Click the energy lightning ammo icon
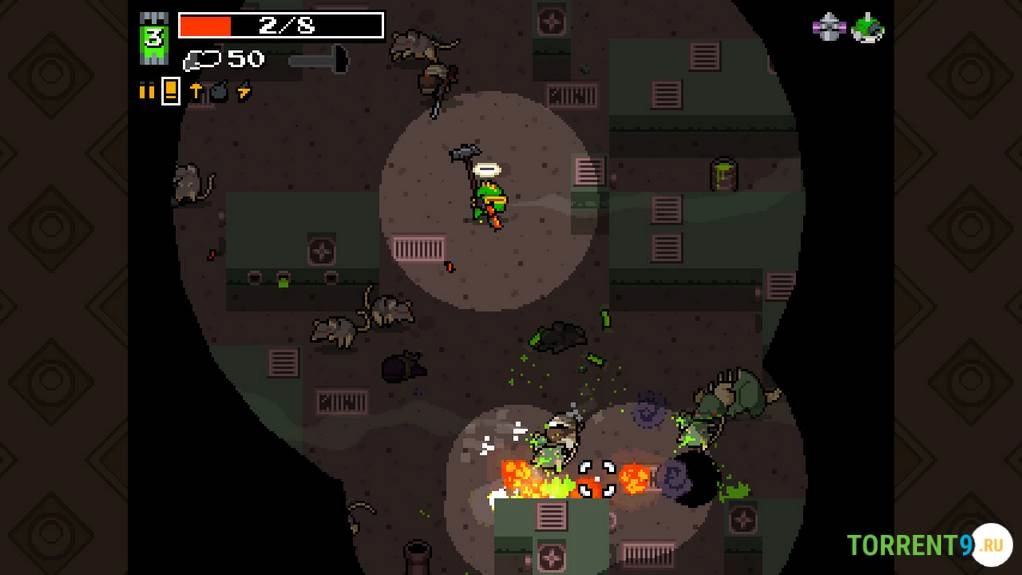 pos(244,92)
